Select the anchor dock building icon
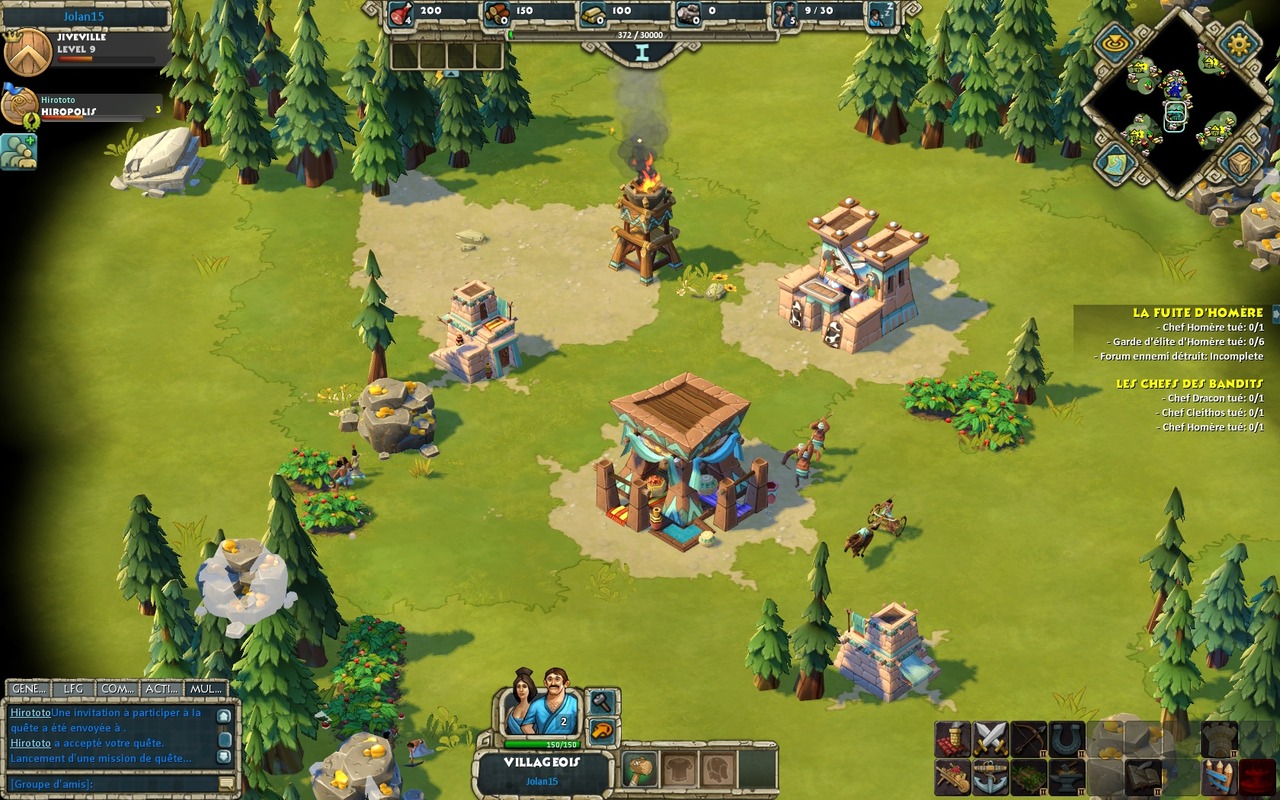Screen dimensions: 1280x800 click(991, 777)
